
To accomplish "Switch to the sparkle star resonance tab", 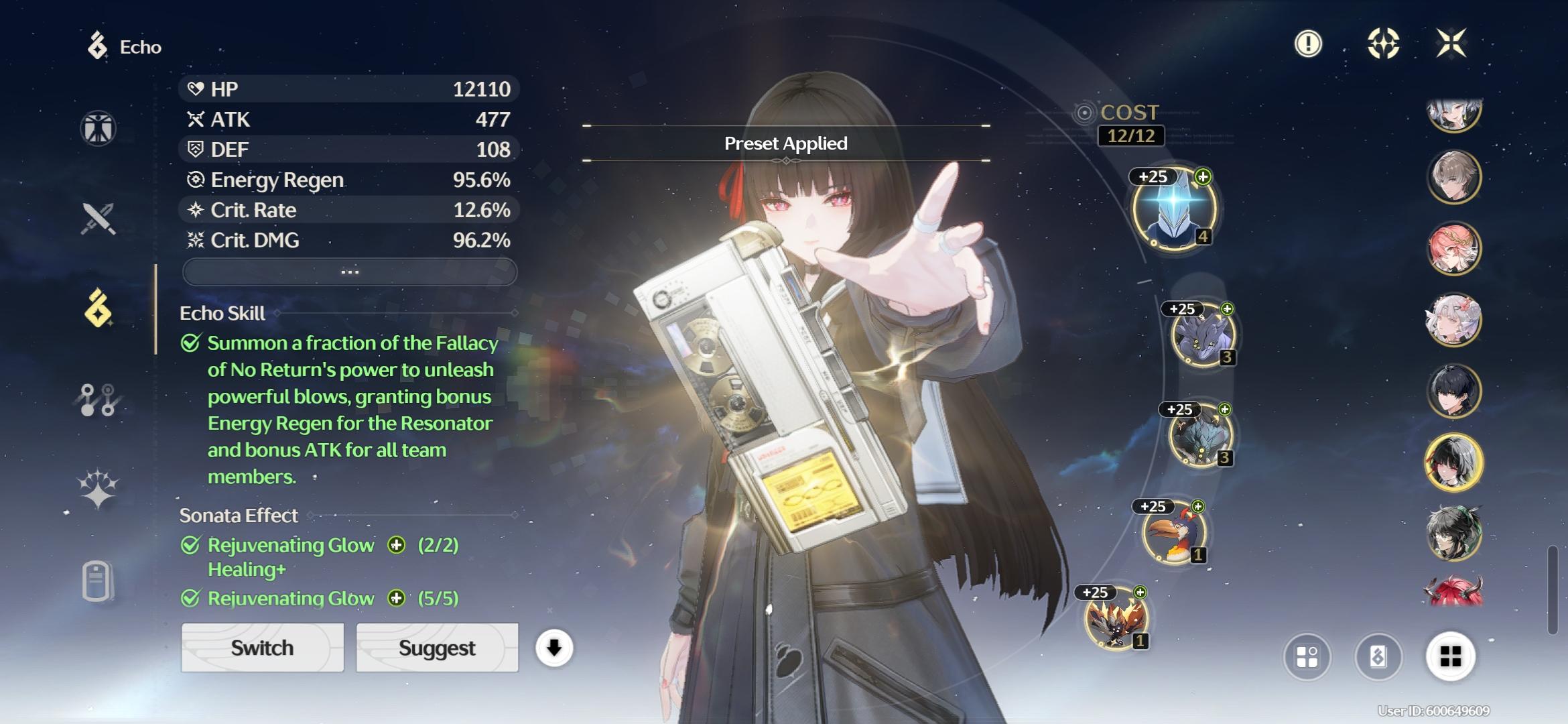I will (99, 488).
